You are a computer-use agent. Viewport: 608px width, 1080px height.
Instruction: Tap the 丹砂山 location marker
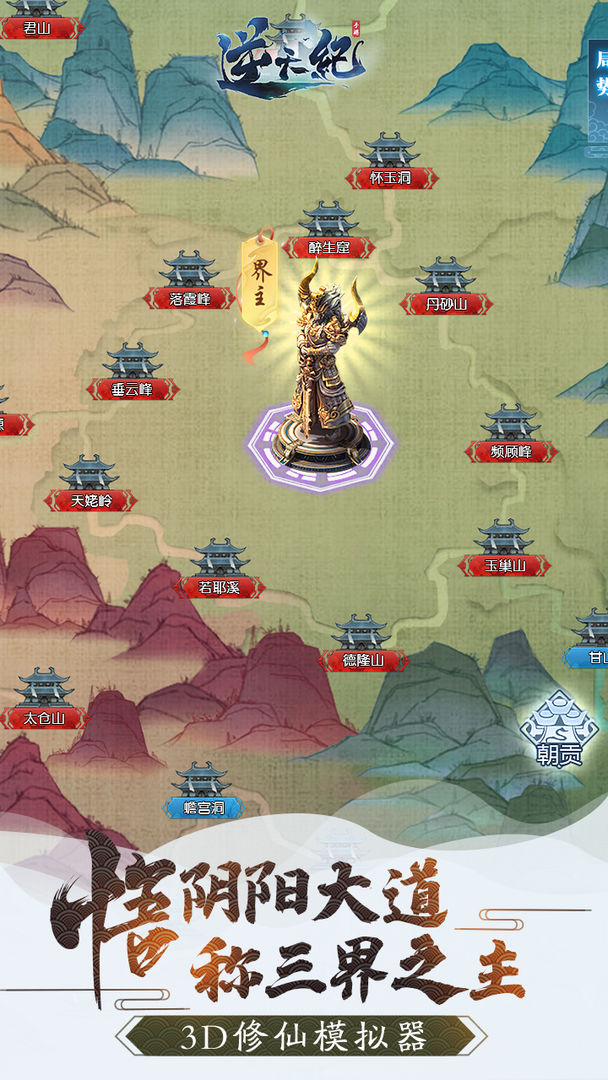(446, 290)
